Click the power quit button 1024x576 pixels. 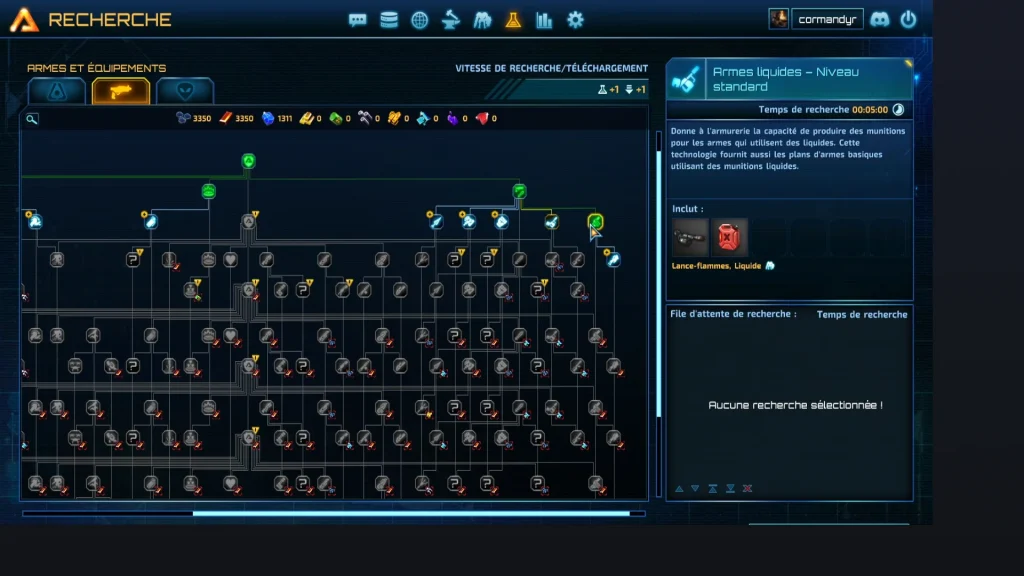coord(908,19)
